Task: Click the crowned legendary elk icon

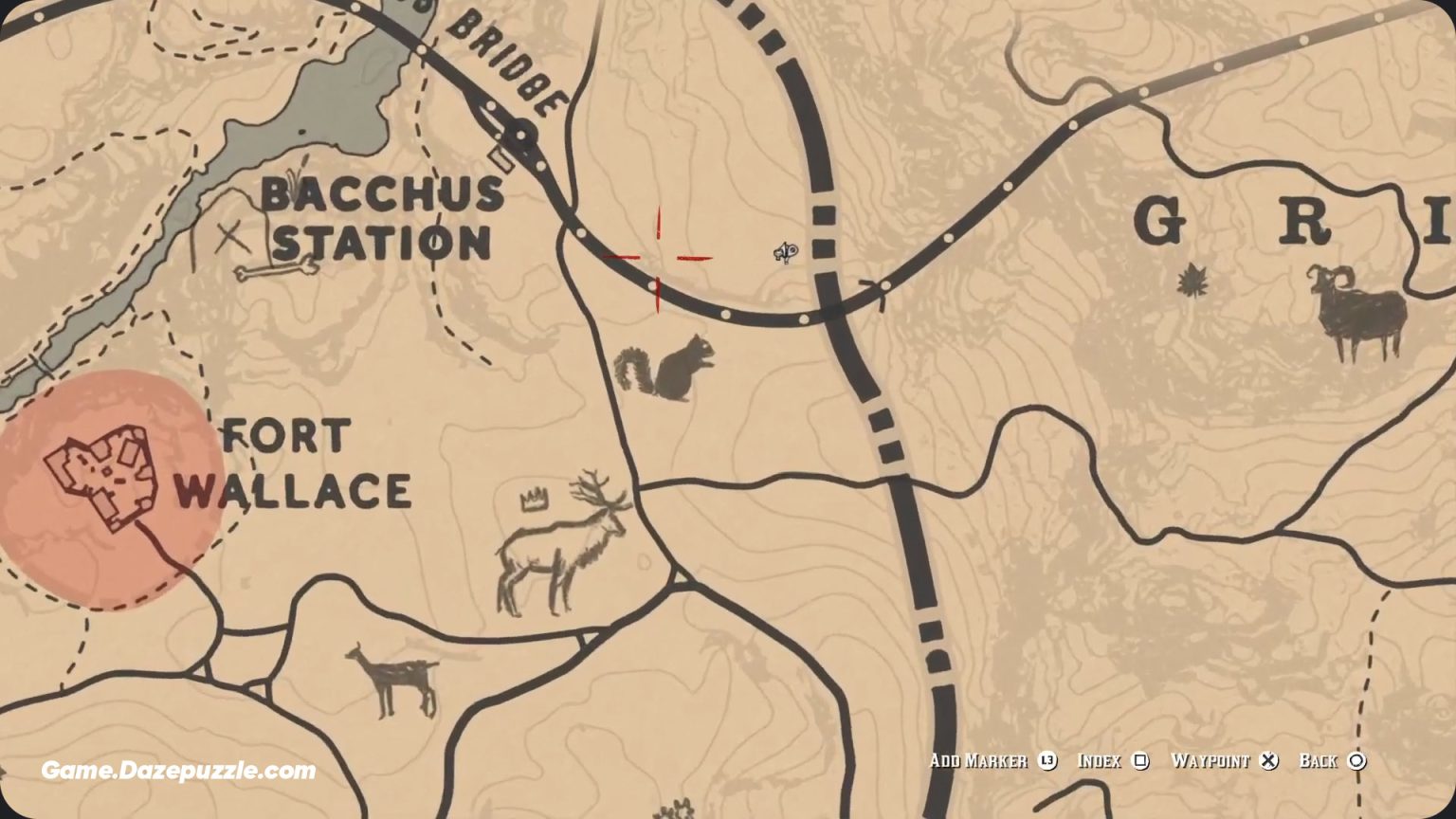Action: click(x=559, y=540)
